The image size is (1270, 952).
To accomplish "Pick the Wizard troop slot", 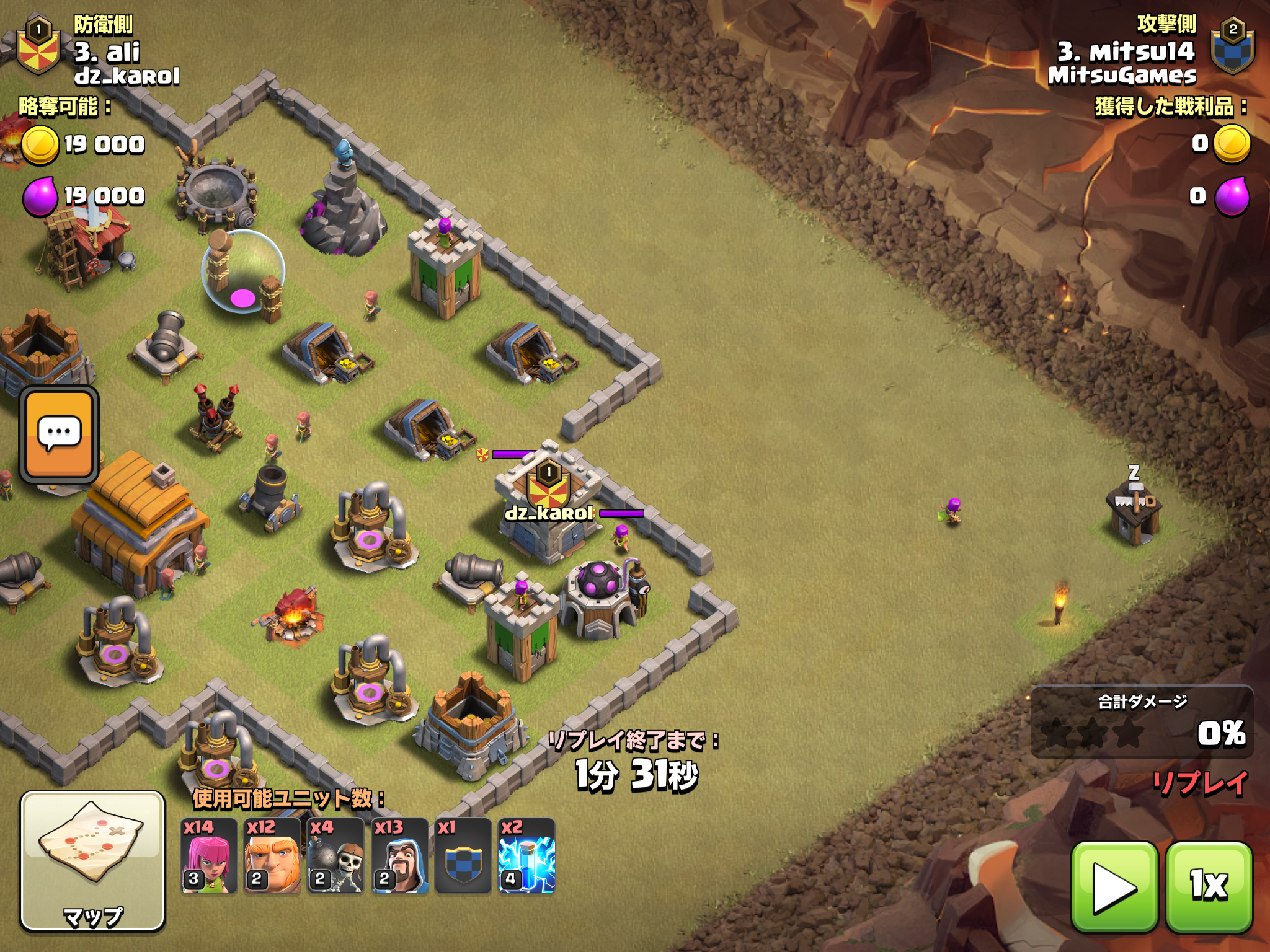I will coord(400,856).
